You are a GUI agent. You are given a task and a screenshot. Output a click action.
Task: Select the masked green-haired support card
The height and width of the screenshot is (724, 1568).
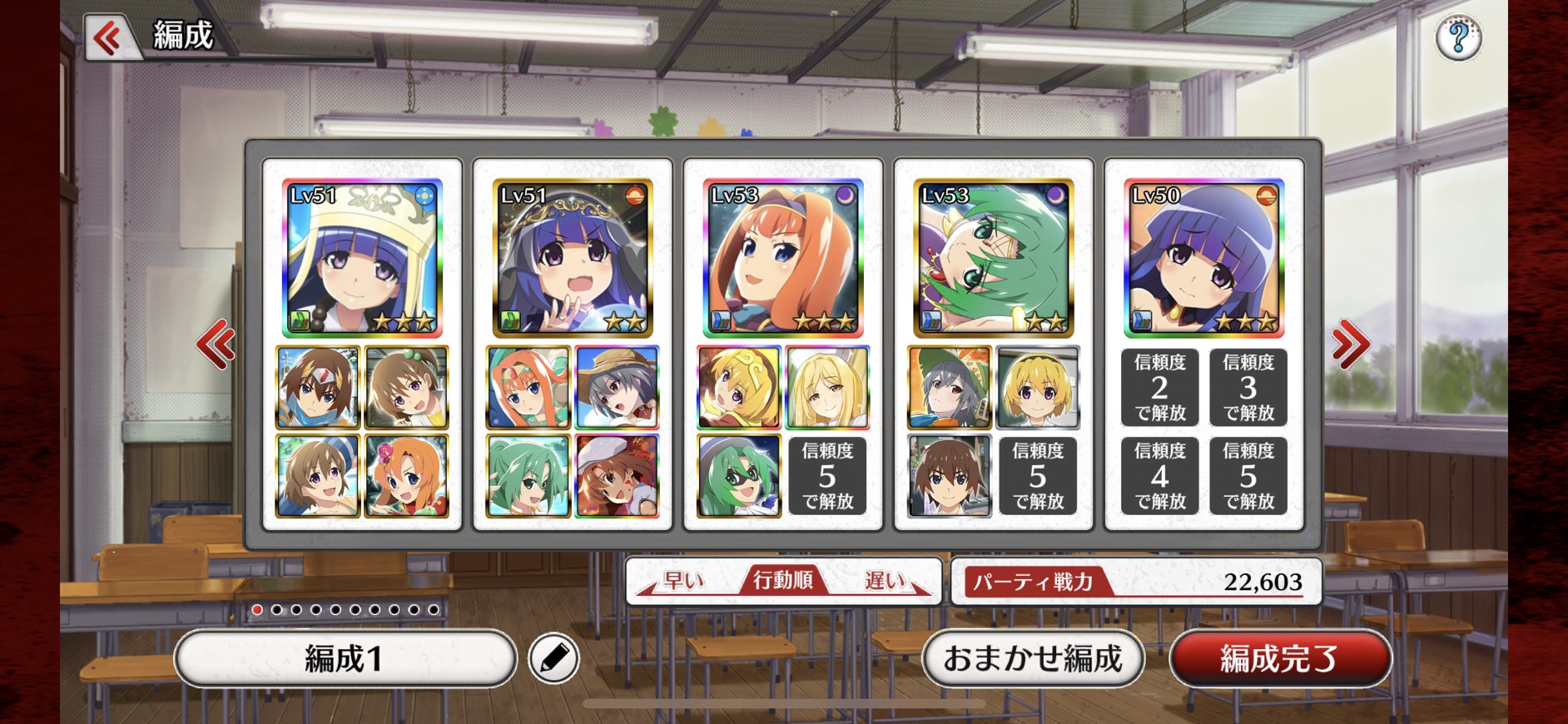coord(739,476)
